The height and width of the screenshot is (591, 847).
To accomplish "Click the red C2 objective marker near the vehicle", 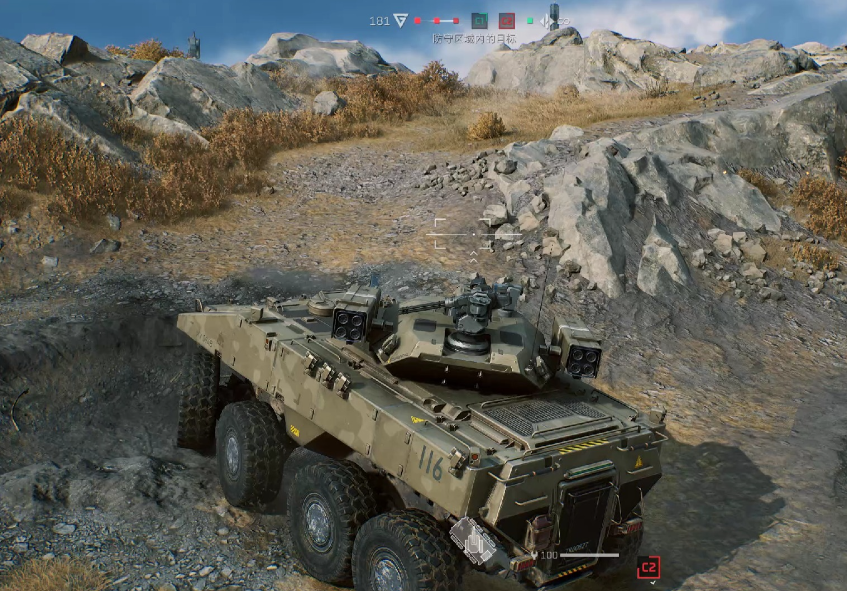I will pos(648,567).
